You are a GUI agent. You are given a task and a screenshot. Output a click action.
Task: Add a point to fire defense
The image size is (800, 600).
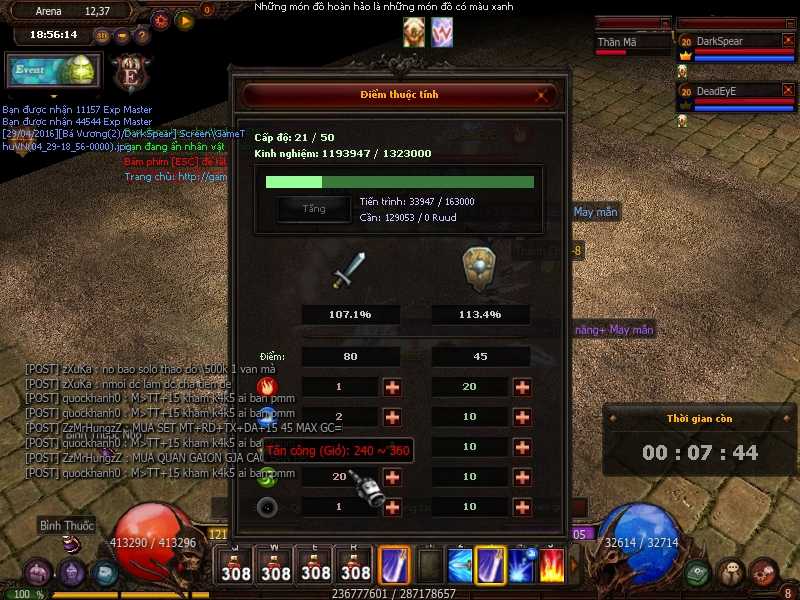(522, 387)
